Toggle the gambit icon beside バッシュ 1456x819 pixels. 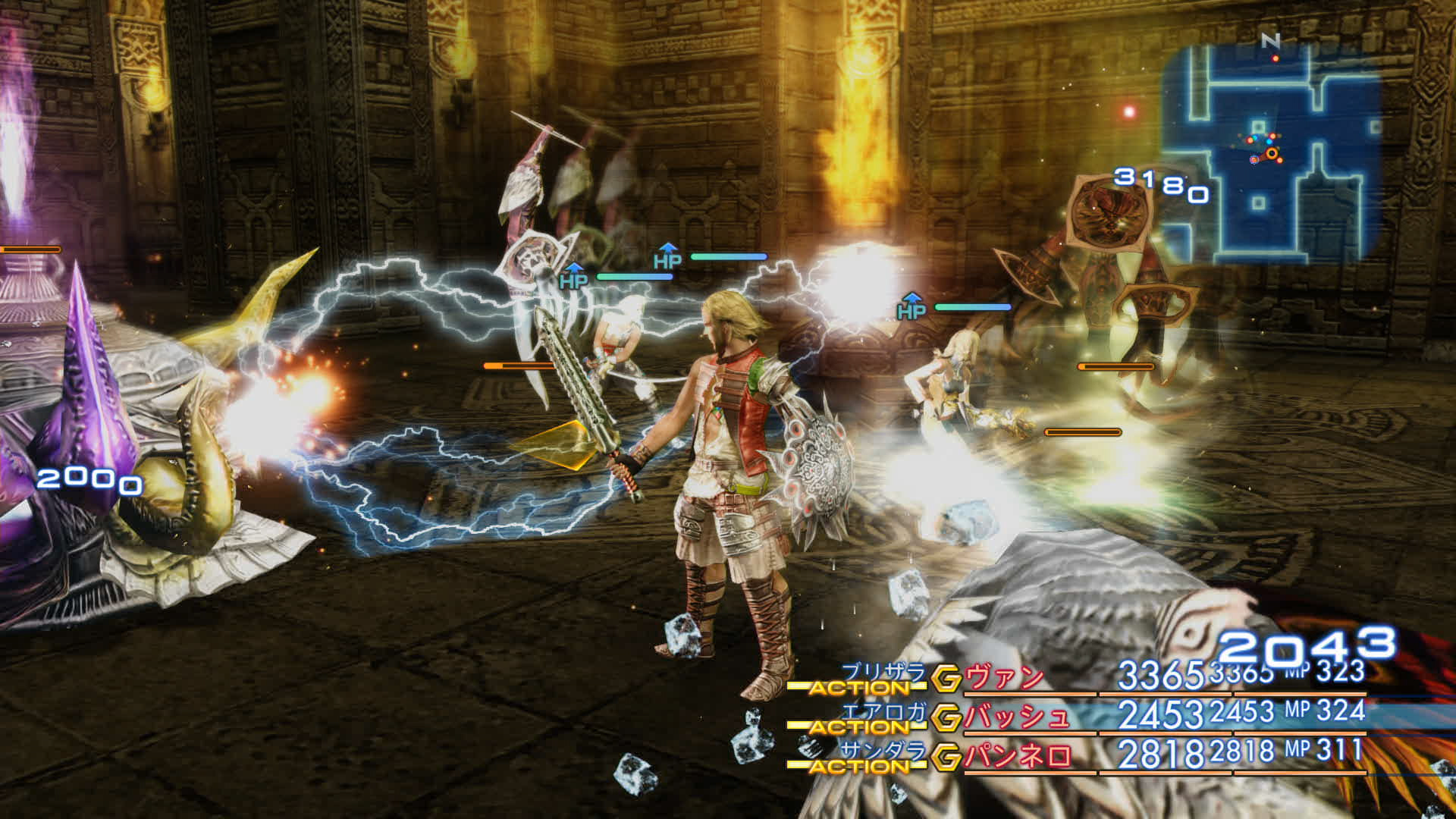point(946,717)
